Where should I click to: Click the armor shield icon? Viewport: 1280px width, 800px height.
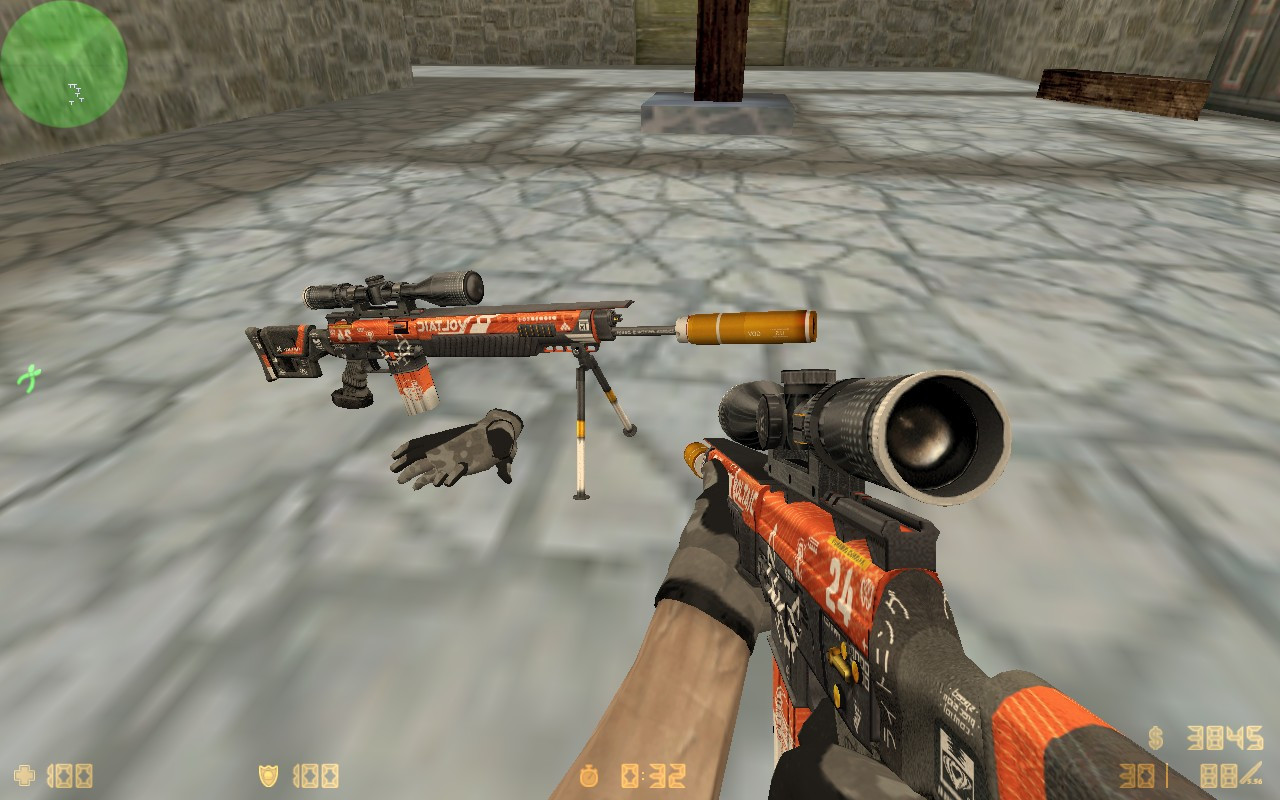[270, 775]
